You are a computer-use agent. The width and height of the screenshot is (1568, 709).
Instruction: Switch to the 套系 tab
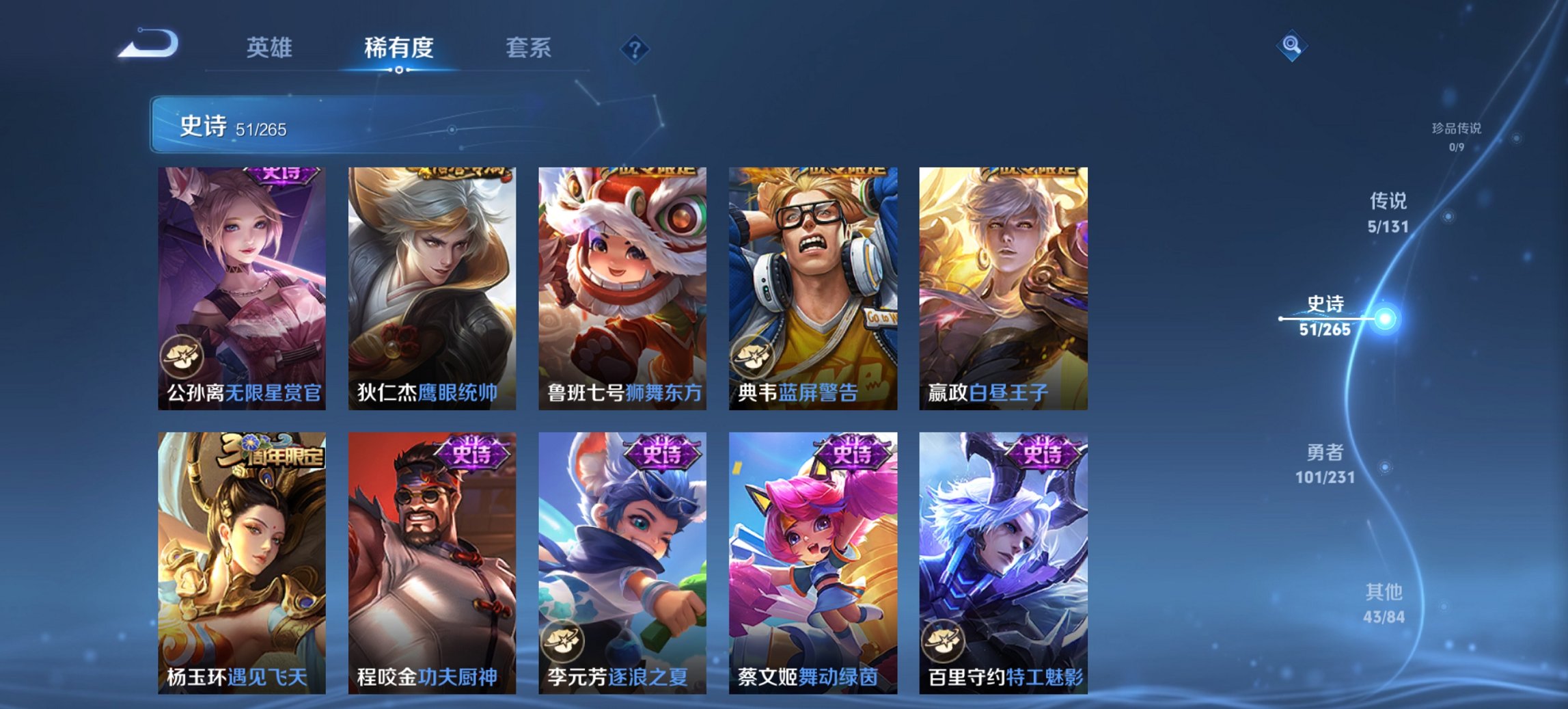point(527,48)
